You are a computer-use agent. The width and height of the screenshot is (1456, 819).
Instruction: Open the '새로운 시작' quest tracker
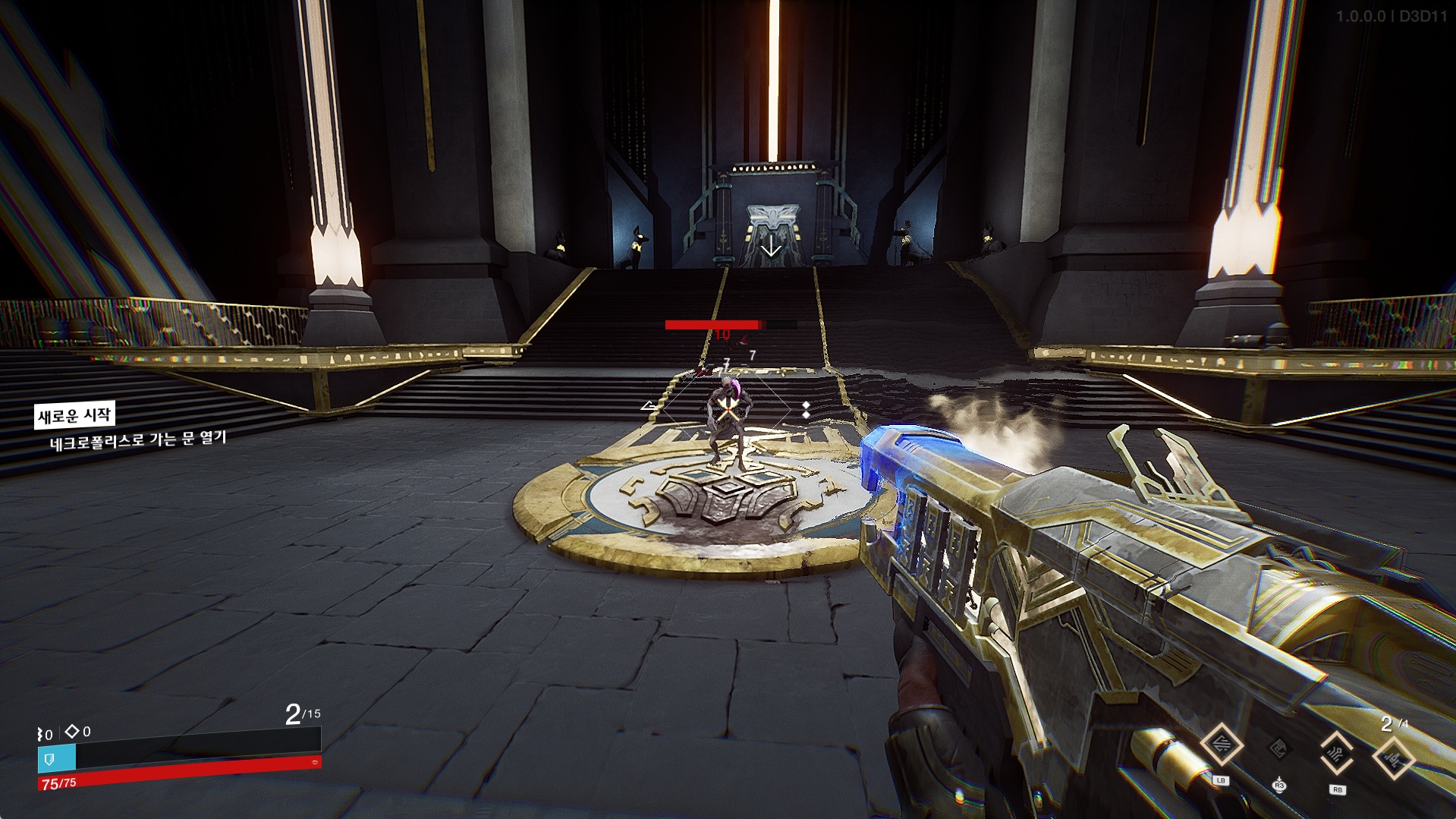click(x=74, y=415)
